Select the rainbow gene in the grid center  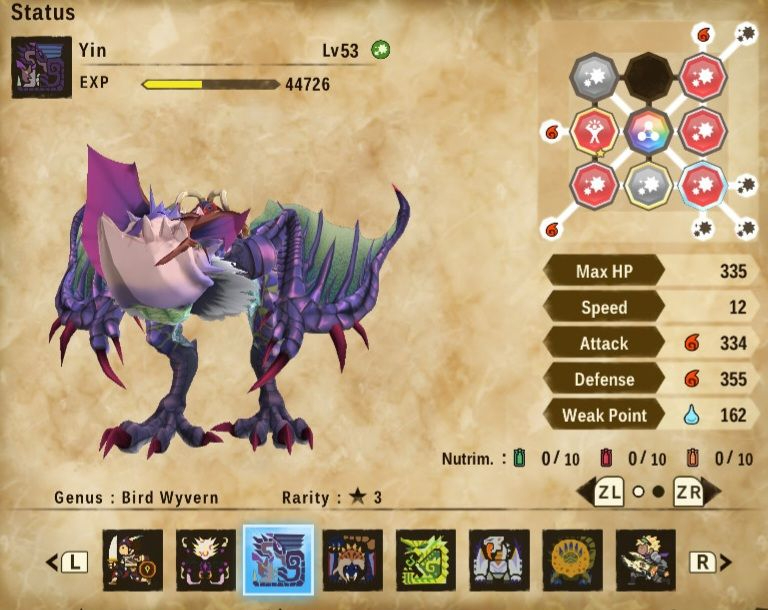pos(648,130)
